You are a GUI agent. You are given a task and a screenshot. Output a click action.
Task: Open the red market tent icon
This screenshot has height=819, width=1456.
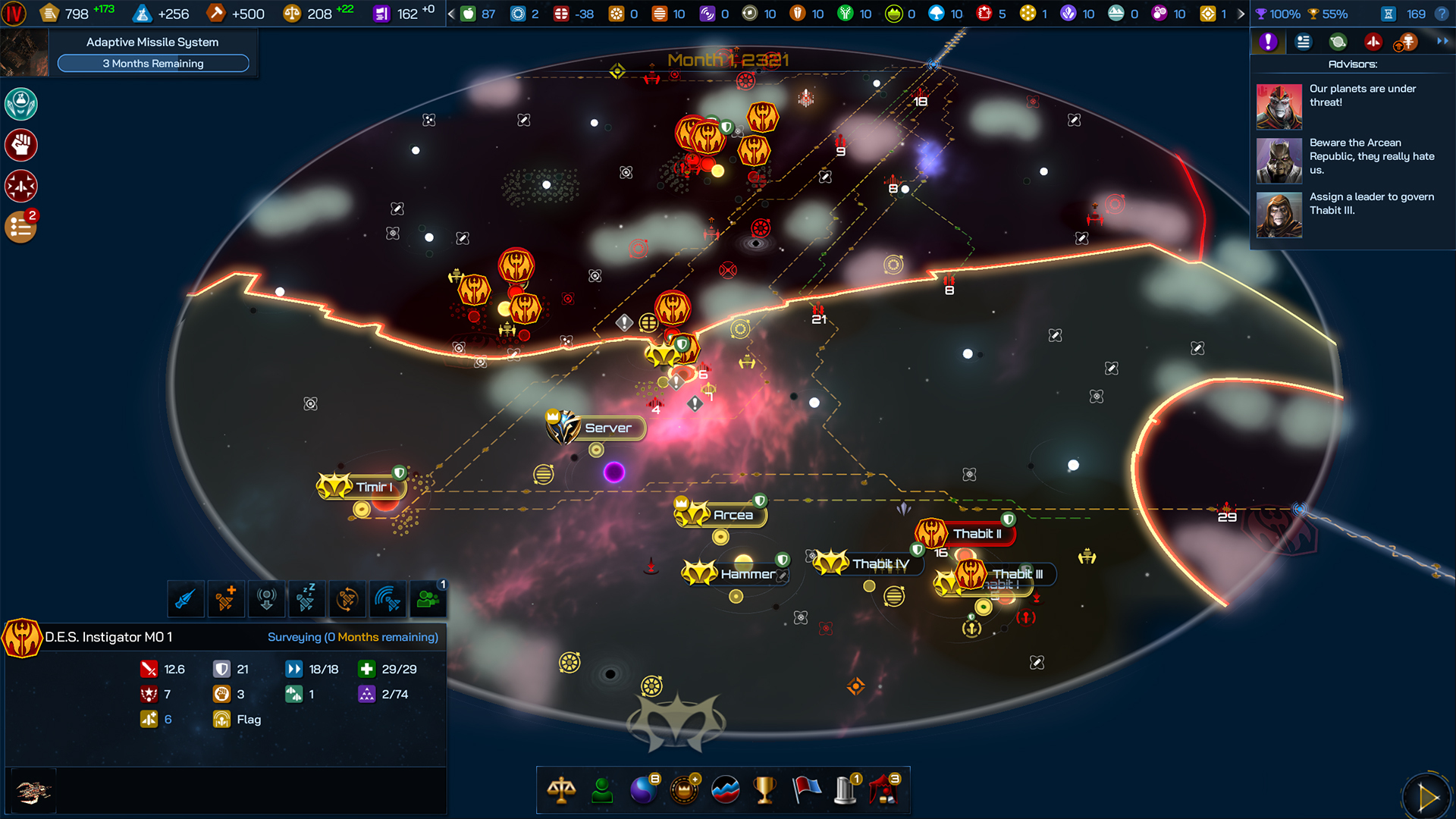(x=887, y=790)
